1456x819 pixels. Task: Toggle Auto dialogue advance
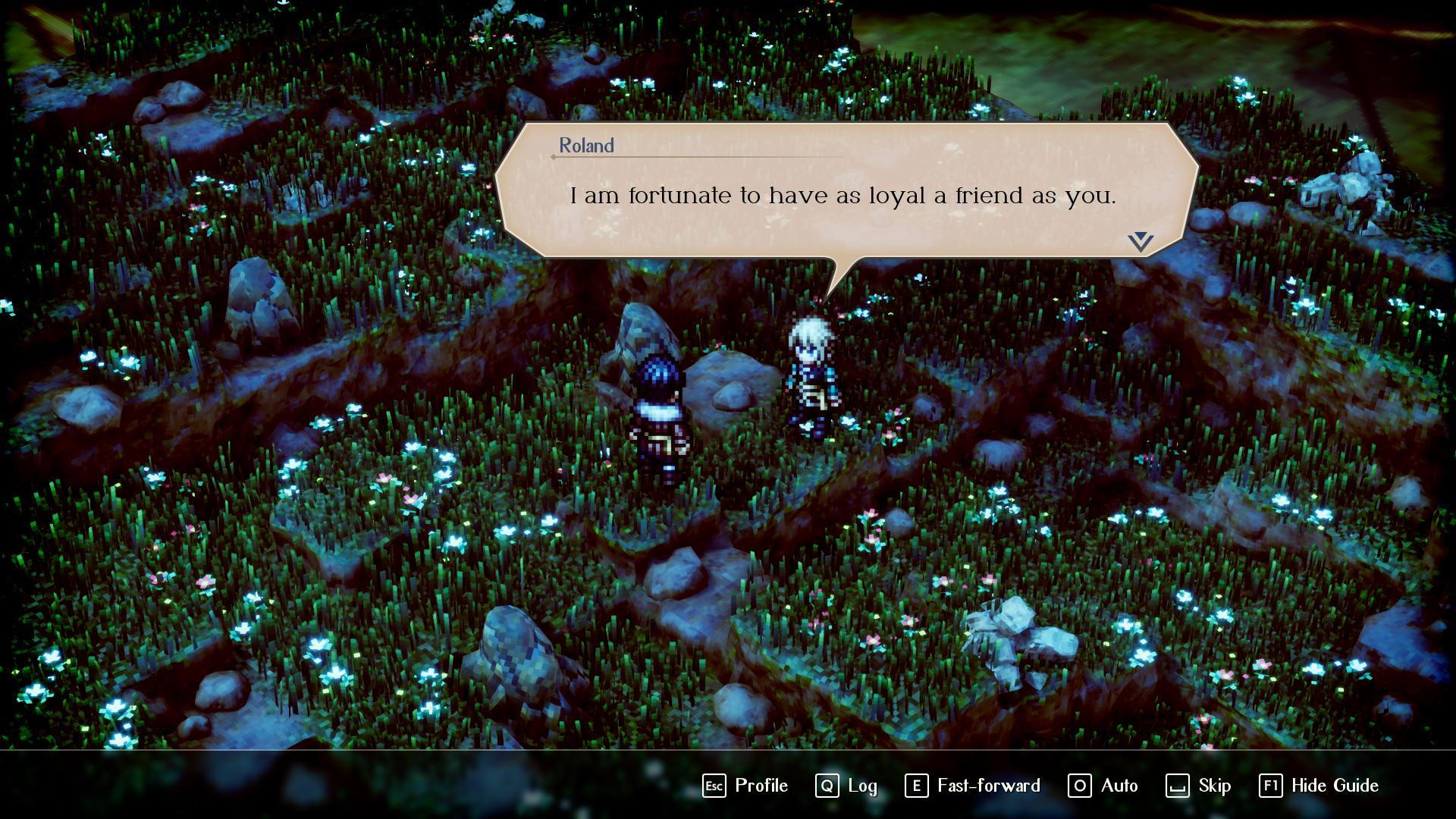(x=1103, y=786)
